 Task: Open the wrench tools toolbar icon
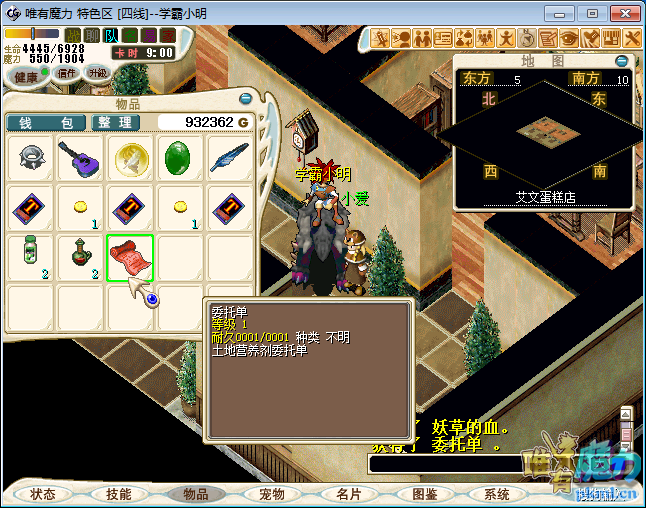[x=631, y=38]
